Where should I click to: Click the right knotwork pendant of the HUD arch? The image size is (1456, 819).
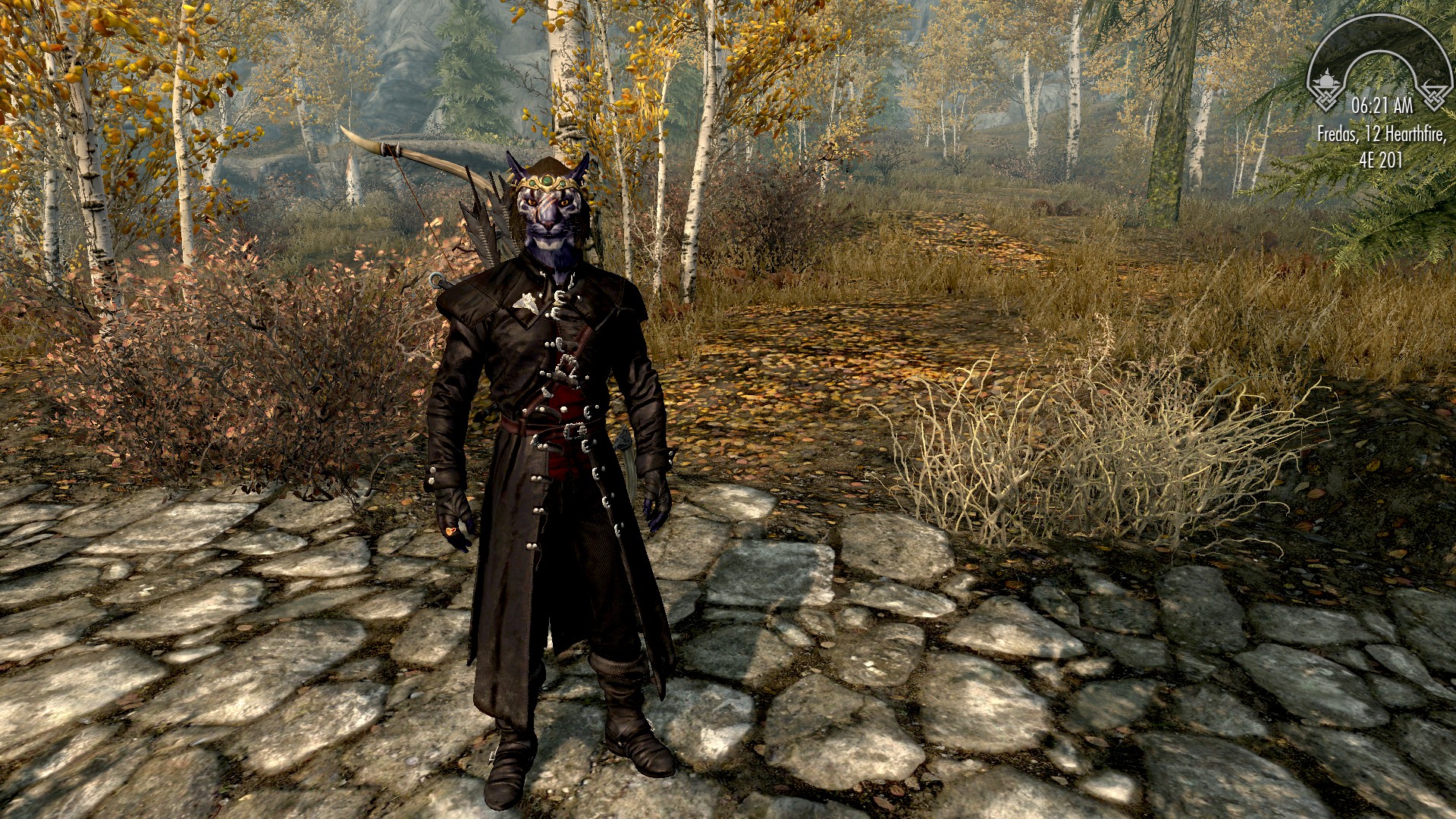(x=1434, y=99)
